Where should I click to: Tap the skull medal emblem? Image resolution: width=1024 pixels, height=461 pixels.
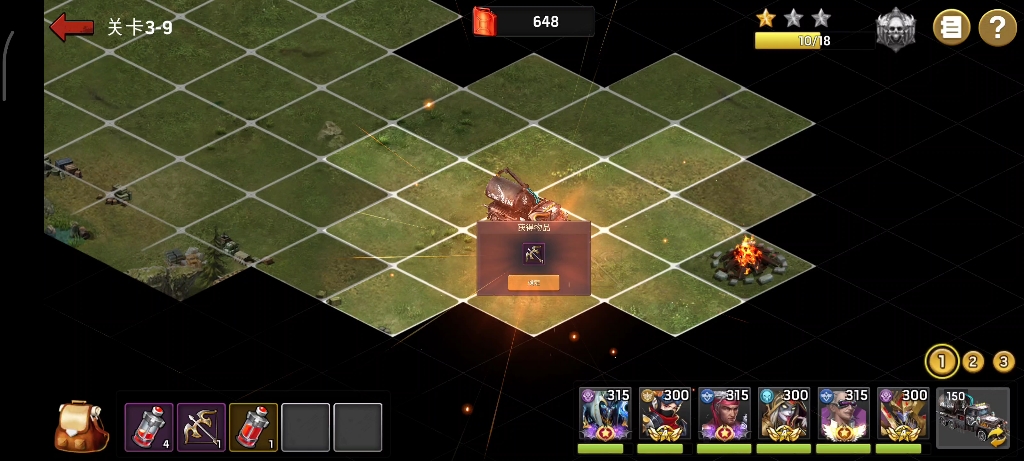895,29
